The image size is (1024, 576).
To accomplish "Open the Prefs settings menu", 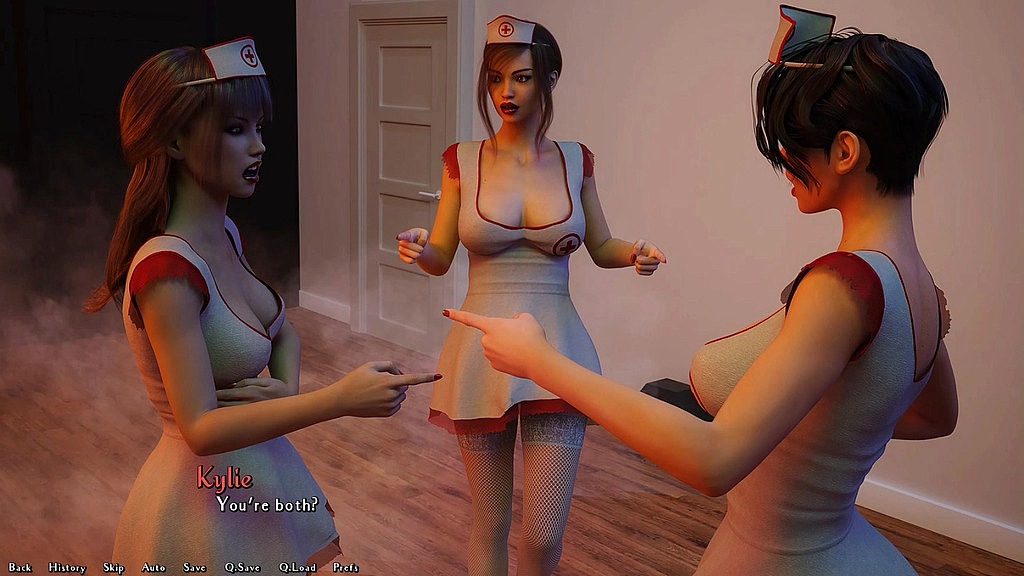I will (x=346, y=567).
